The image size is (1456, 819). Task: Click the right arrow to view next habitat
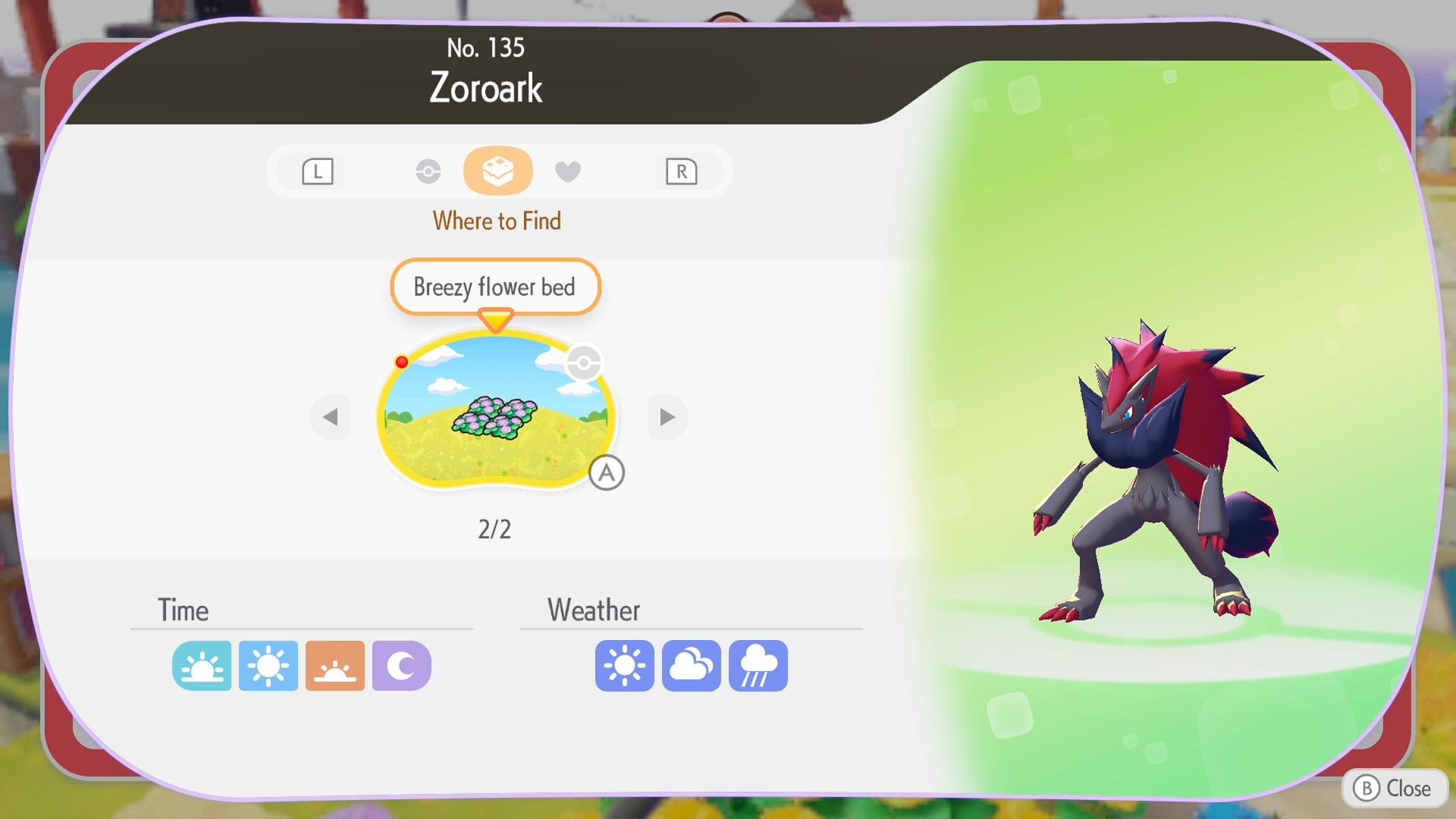pos(667,417)
